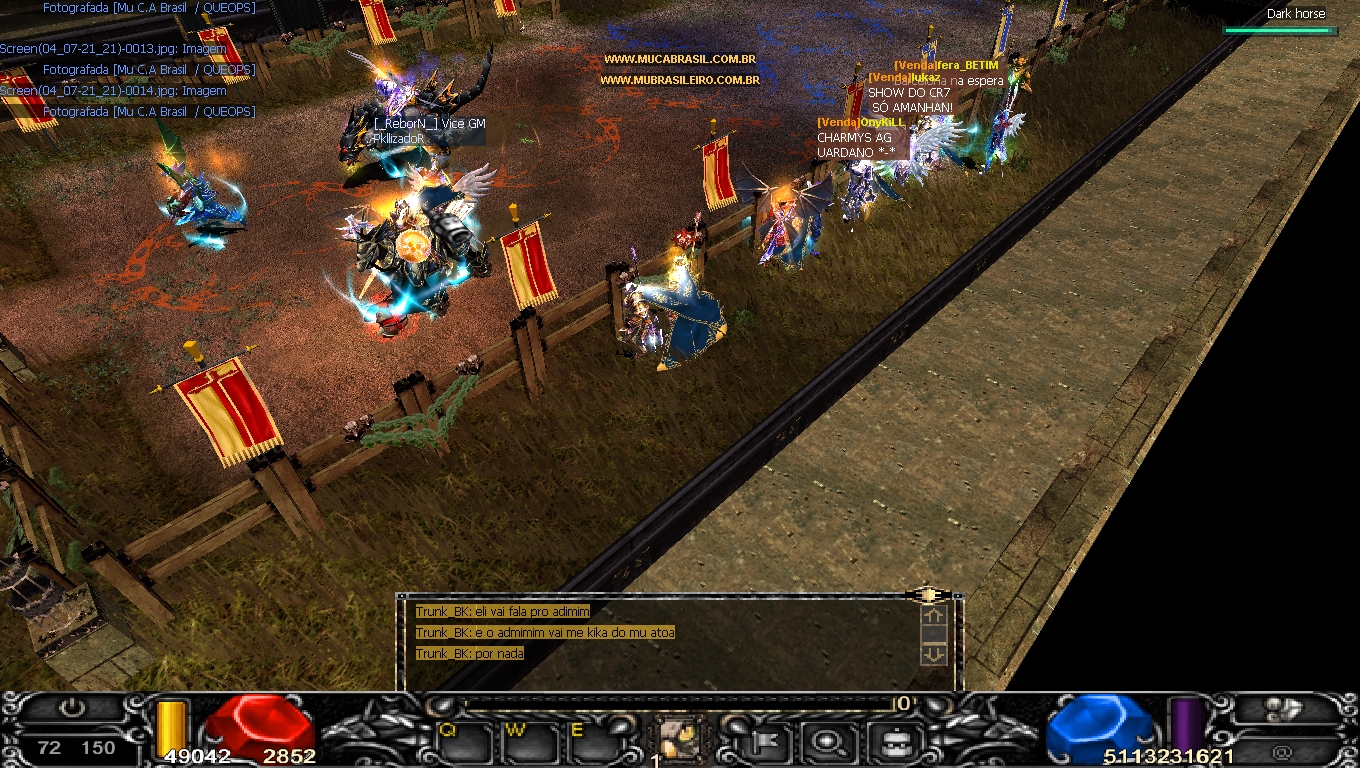
Task: Click the magnifying glass button
Action: [x=827, y=742]
